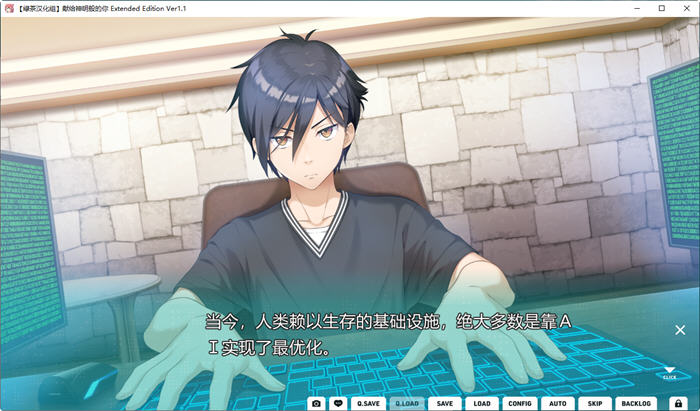Toggle AUTO text advance
Viewport: 700px width, 411px height.
558,403
